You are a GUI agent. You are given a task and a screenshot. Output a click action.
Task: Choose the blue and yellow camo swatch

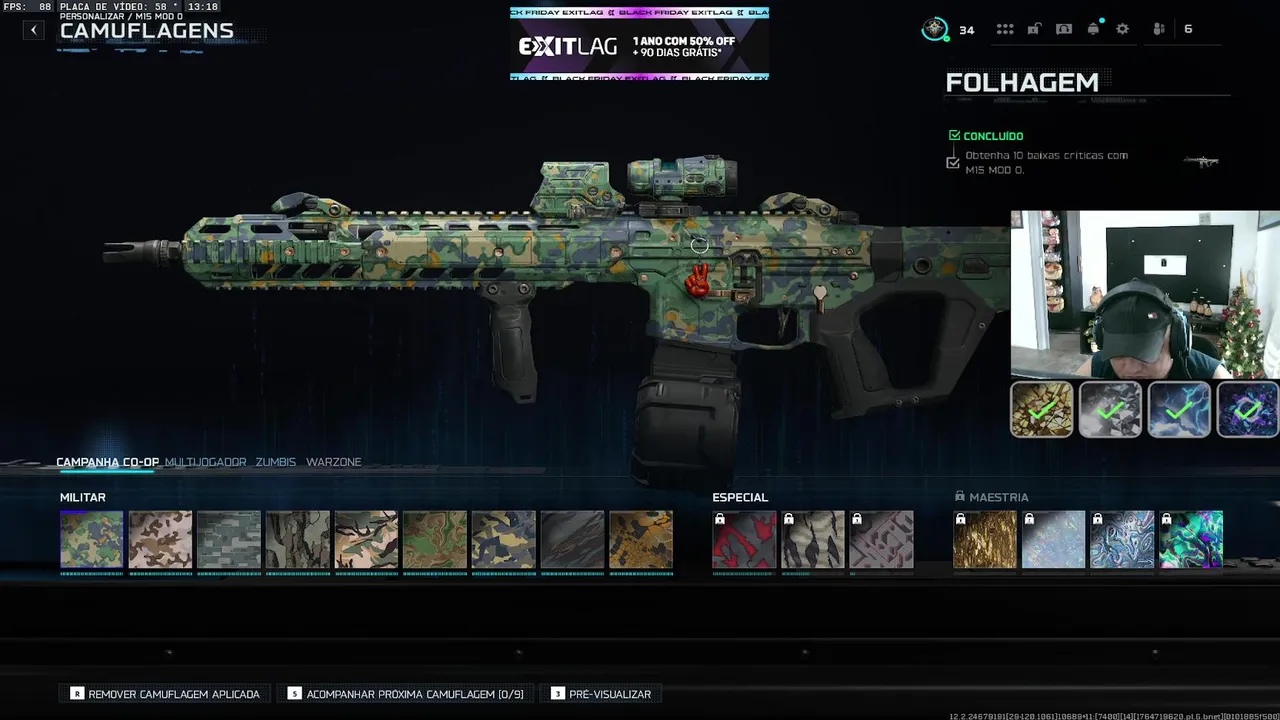[503, 540]
